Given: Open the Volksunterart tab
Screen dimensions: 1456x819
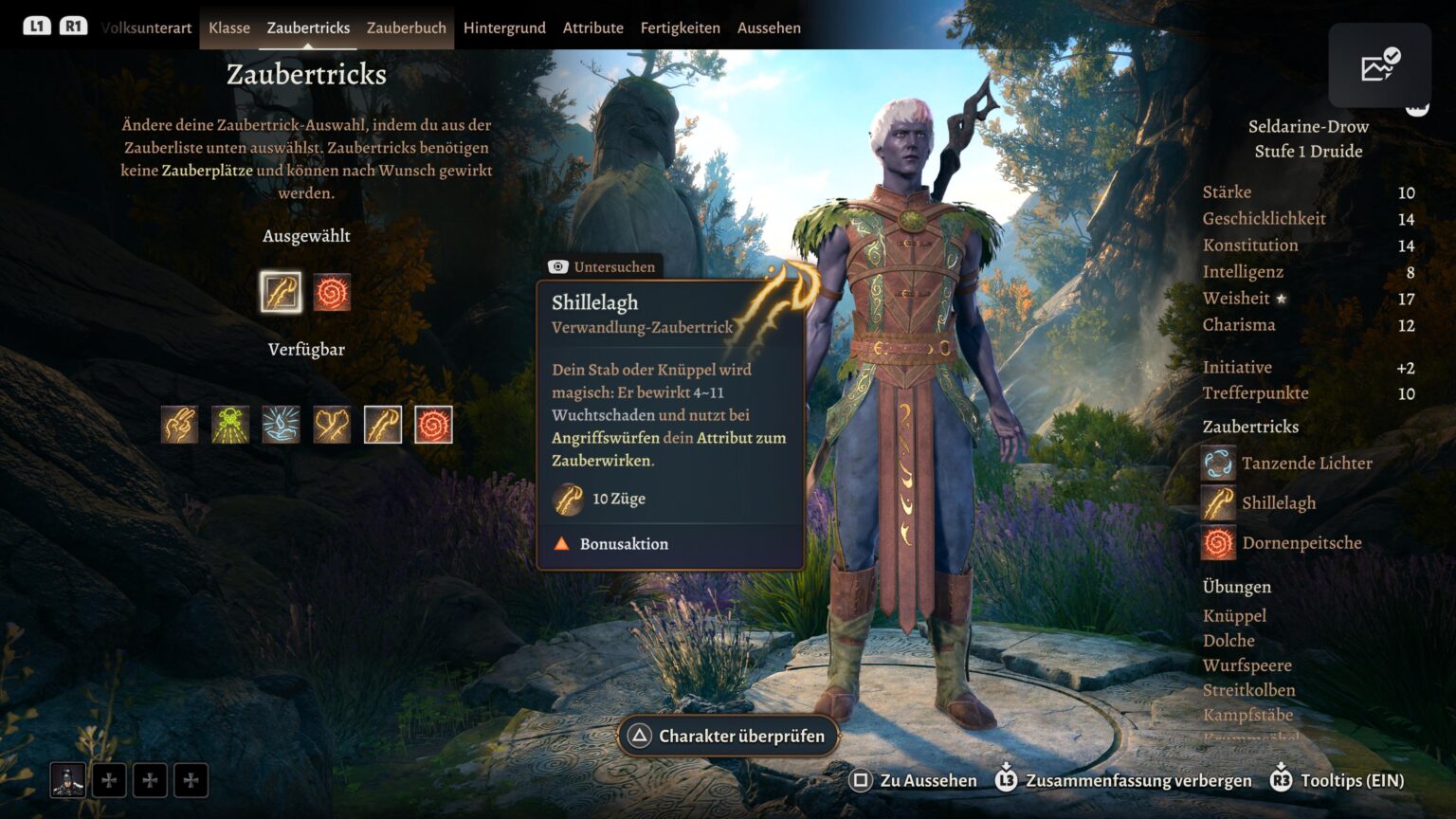Looking at the screenshot, I should pos(147,27).
